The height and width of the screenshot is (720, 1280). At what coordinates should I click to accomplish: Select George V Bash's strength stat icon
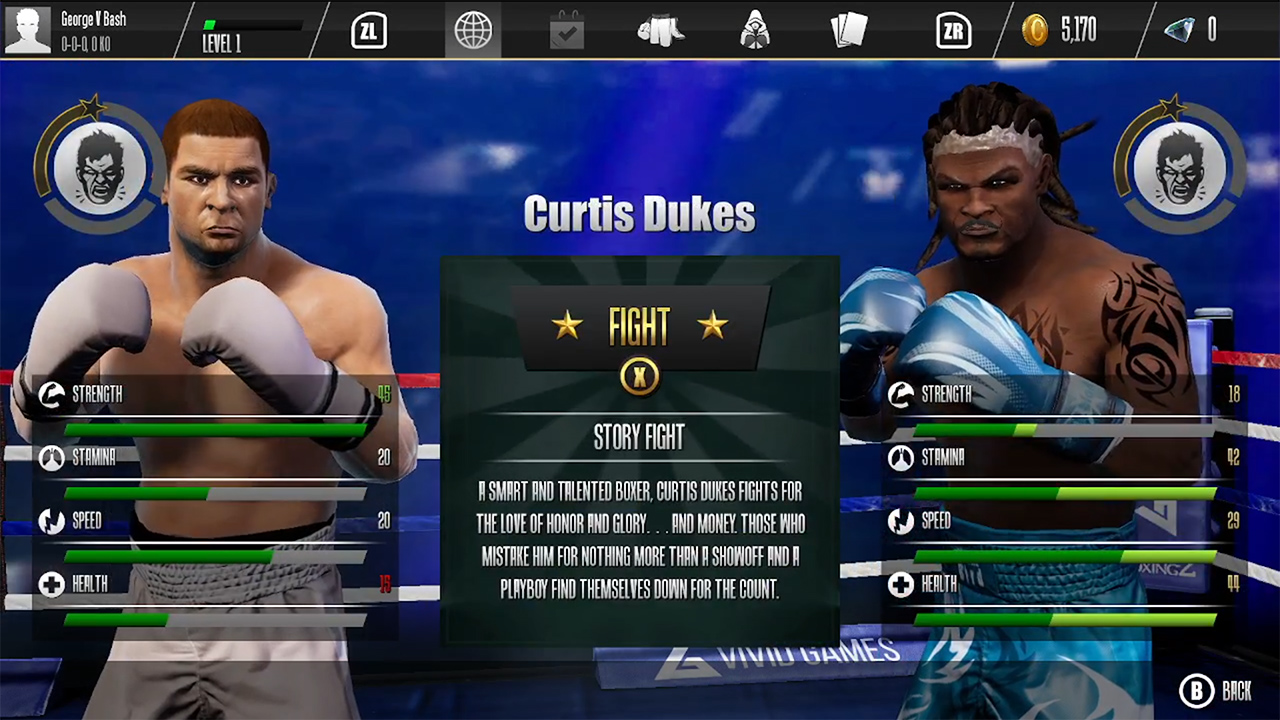[x=51, y=394]
